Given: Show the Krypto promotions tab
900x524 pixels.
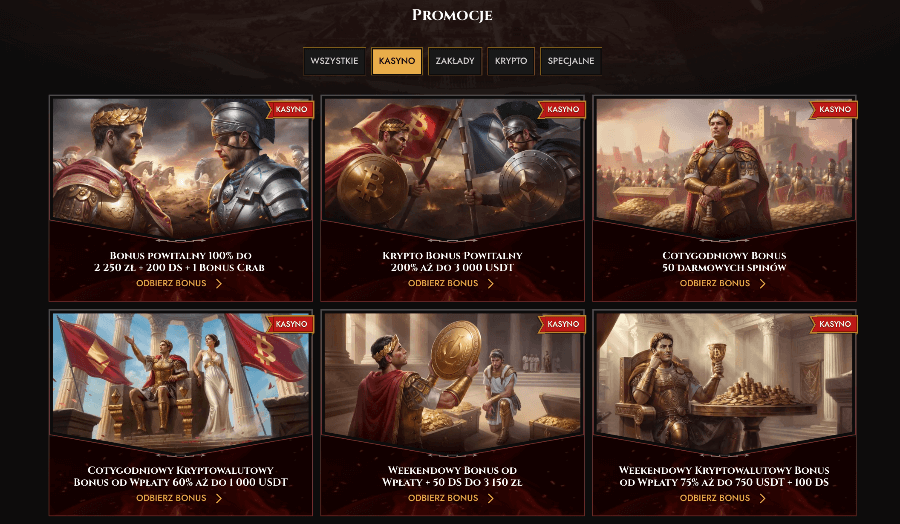Looking at the screenshot, I should click(x=511, y=61).
